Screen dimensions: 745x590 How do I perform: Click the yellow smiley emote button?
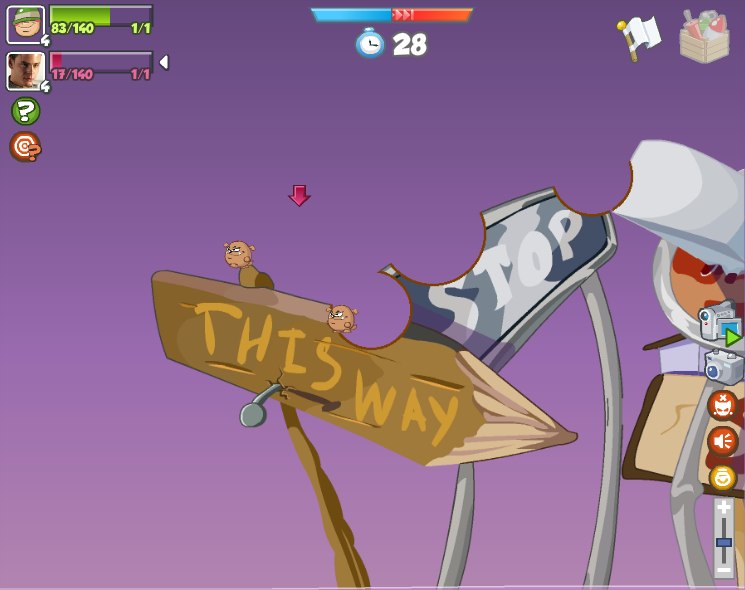pyautogui.click(x=723, y=477)
